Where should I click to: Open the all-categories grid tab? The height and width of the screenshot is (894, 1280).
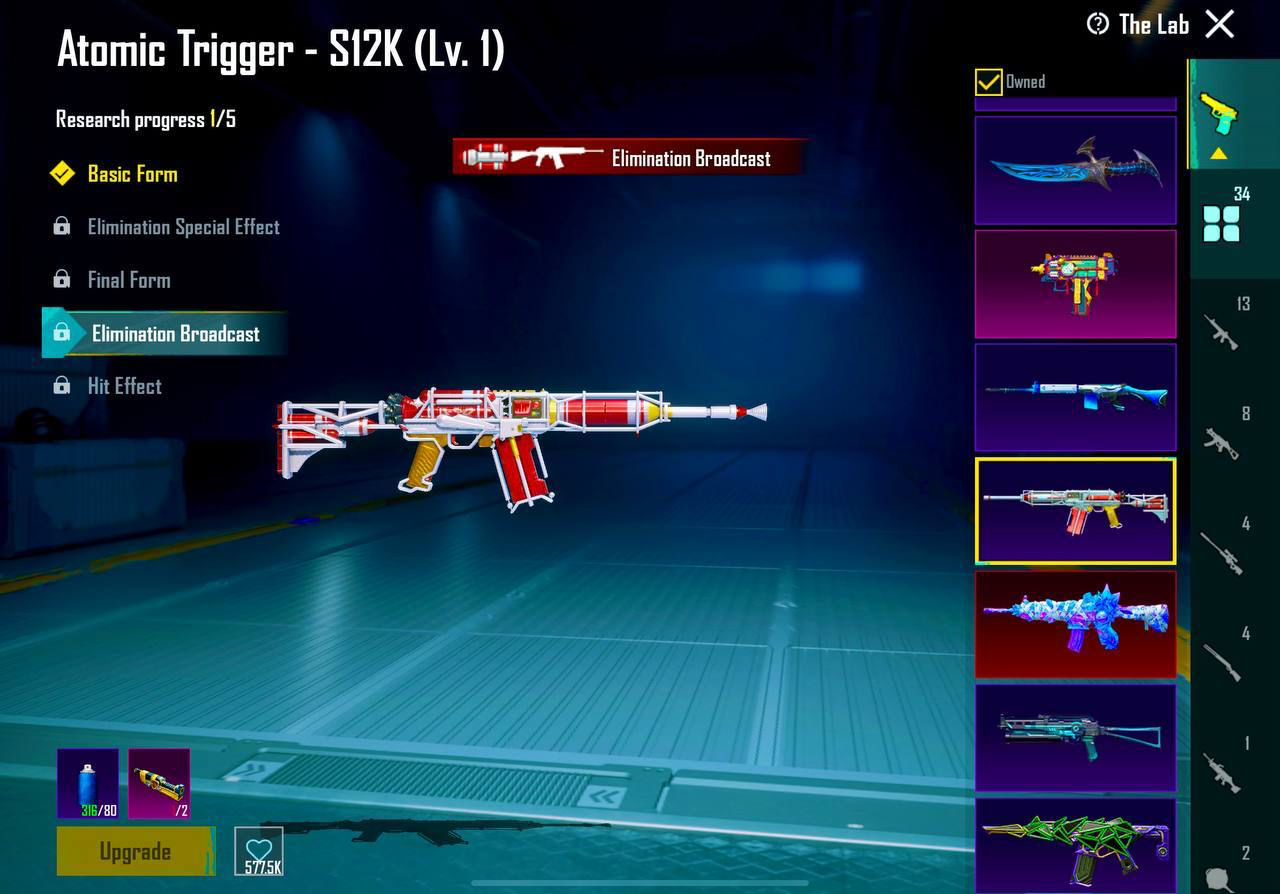[1222, 222]
